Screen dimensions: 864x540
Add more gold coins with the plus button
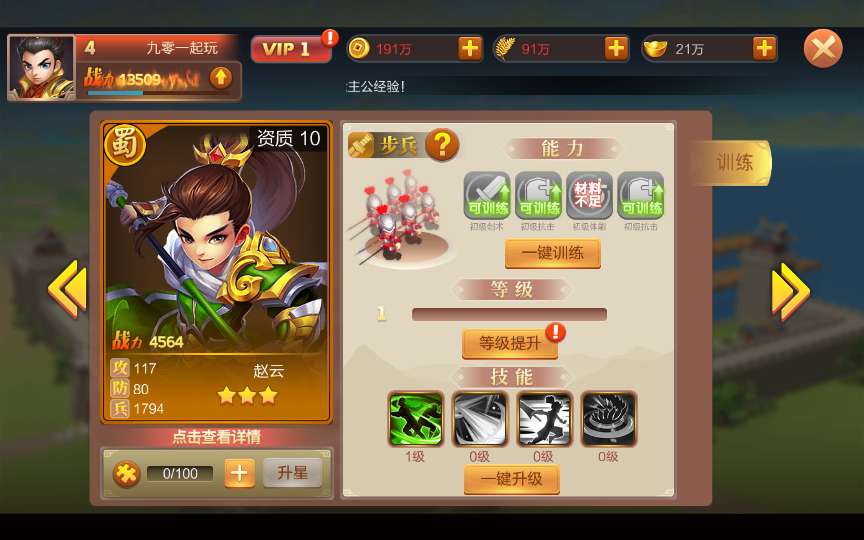click(470, 48)
